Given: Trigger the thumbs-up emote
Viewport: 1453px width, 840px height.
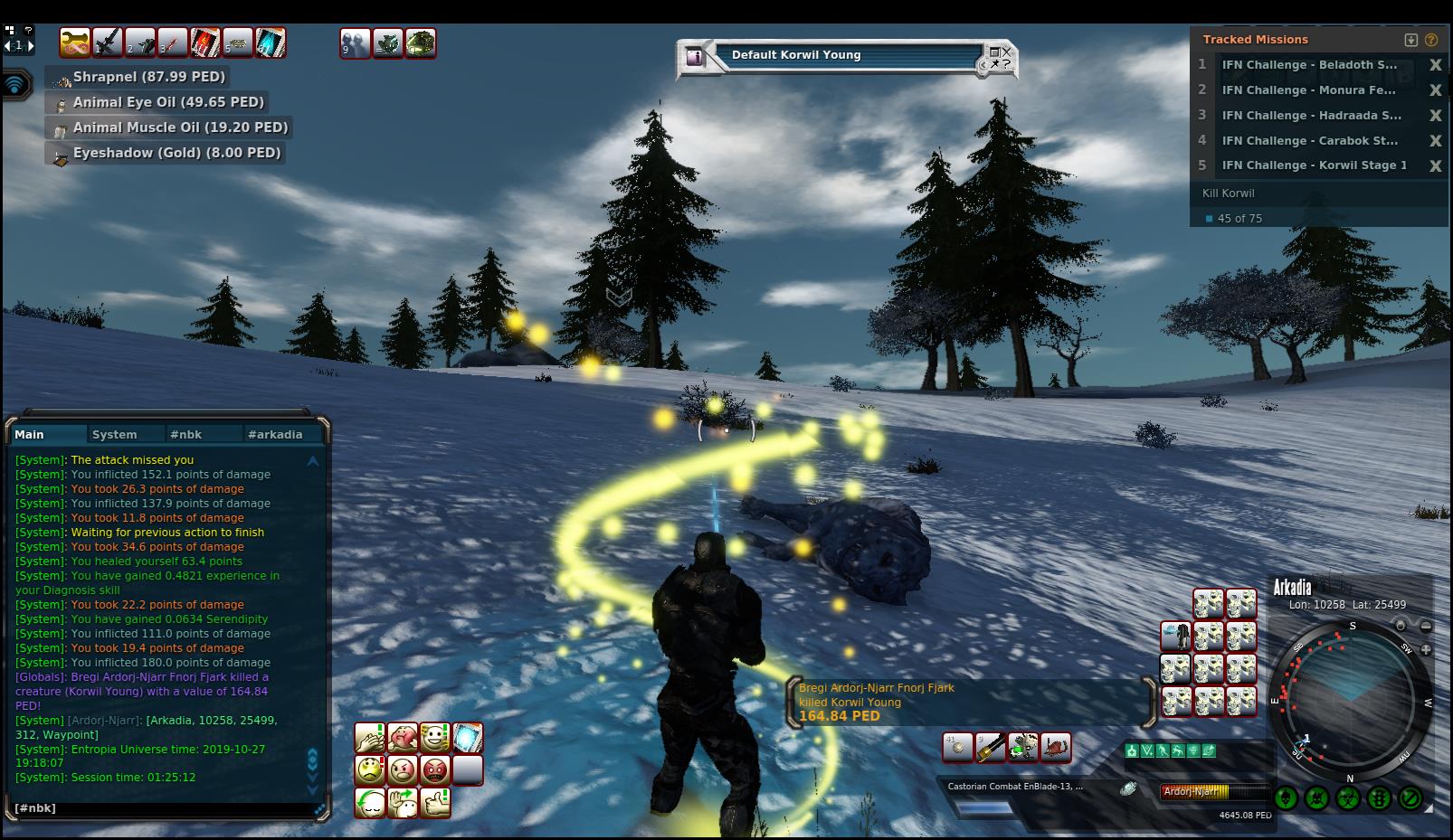Looking at the screenshot, I should pyautogui.click(x=435, y=802).
